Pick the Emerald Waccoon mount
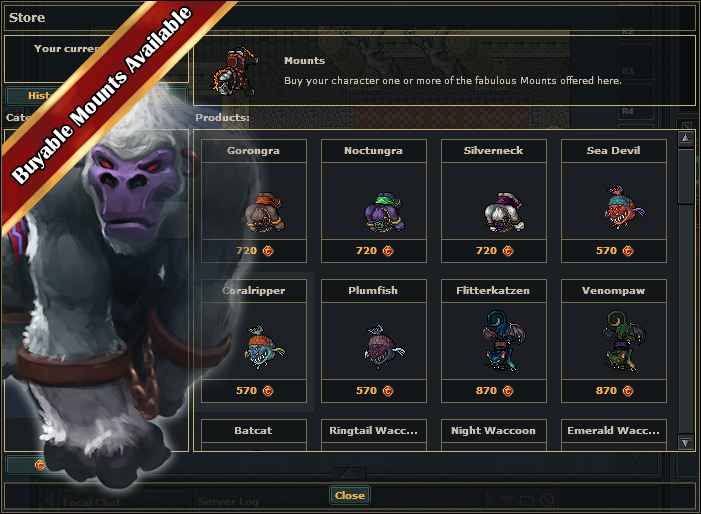The height and width of the screenshot is (514, 701). 613,434
